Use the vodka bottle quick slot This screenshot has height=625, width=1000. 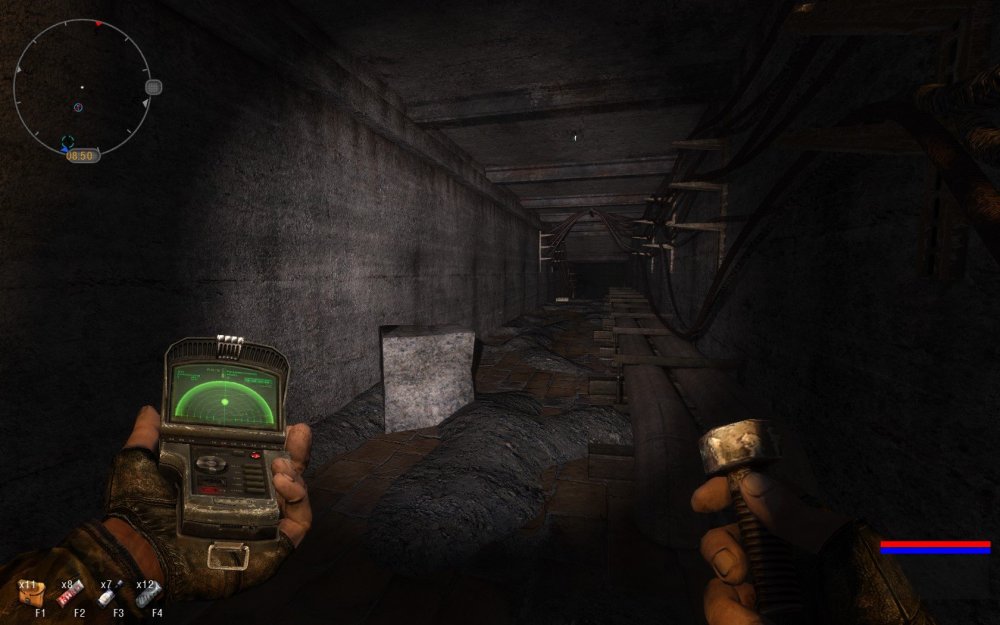coord(109,595)
